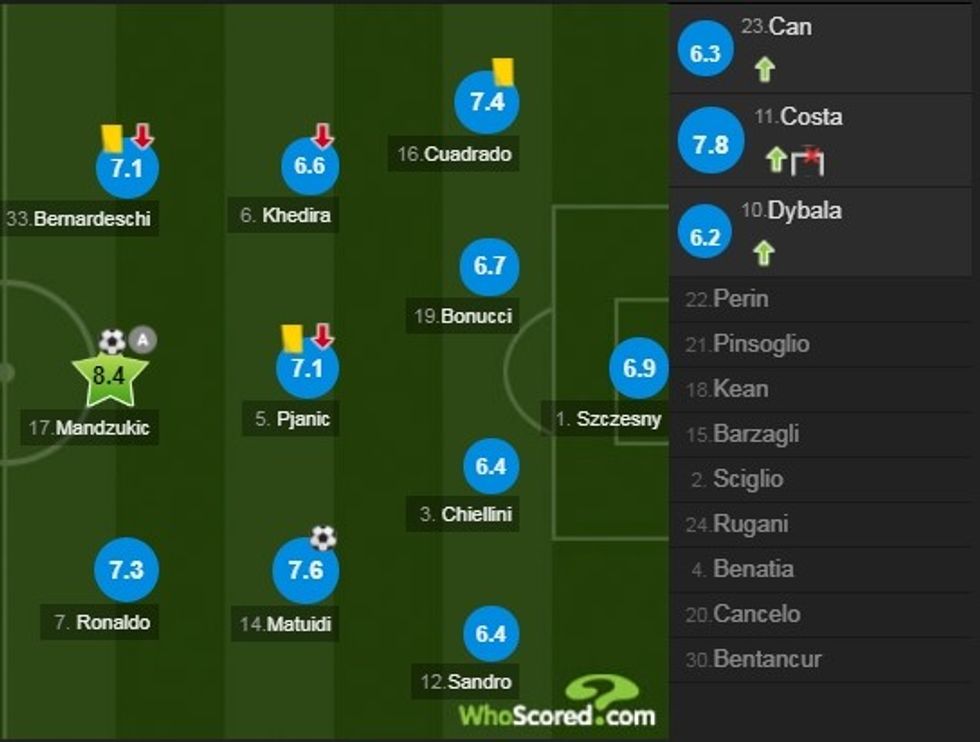Viewport: 980px width, 742px height.
Task: Open Bentancur's bench row
Action: coord(823,659)
